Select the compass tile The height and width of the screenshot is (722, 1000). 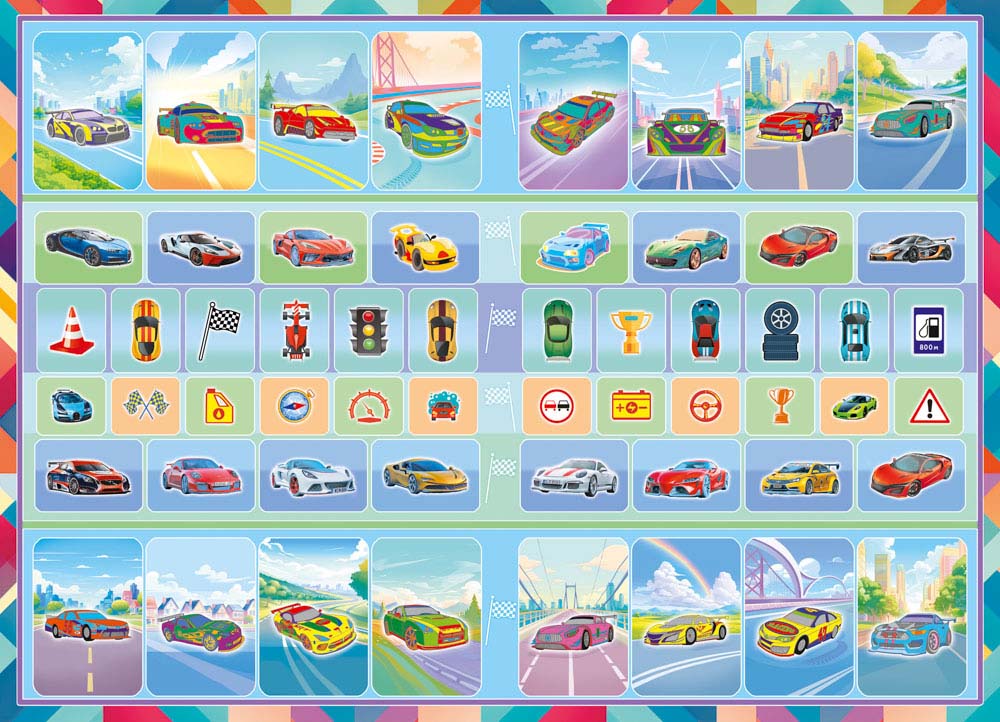[294, 405]
